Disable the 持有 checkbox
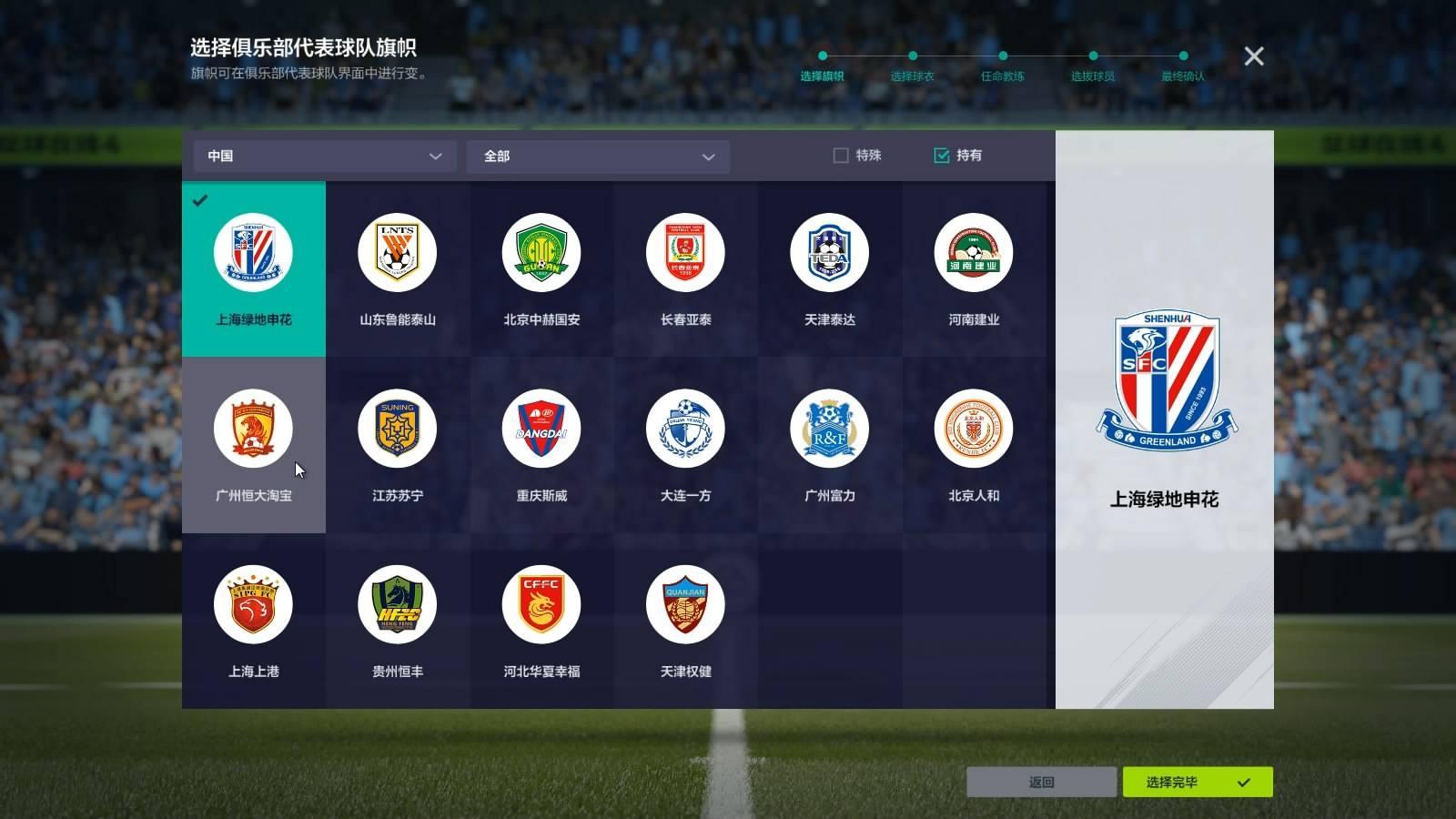The height and width of the screenshot is (819, 1456). pos(942,155)
